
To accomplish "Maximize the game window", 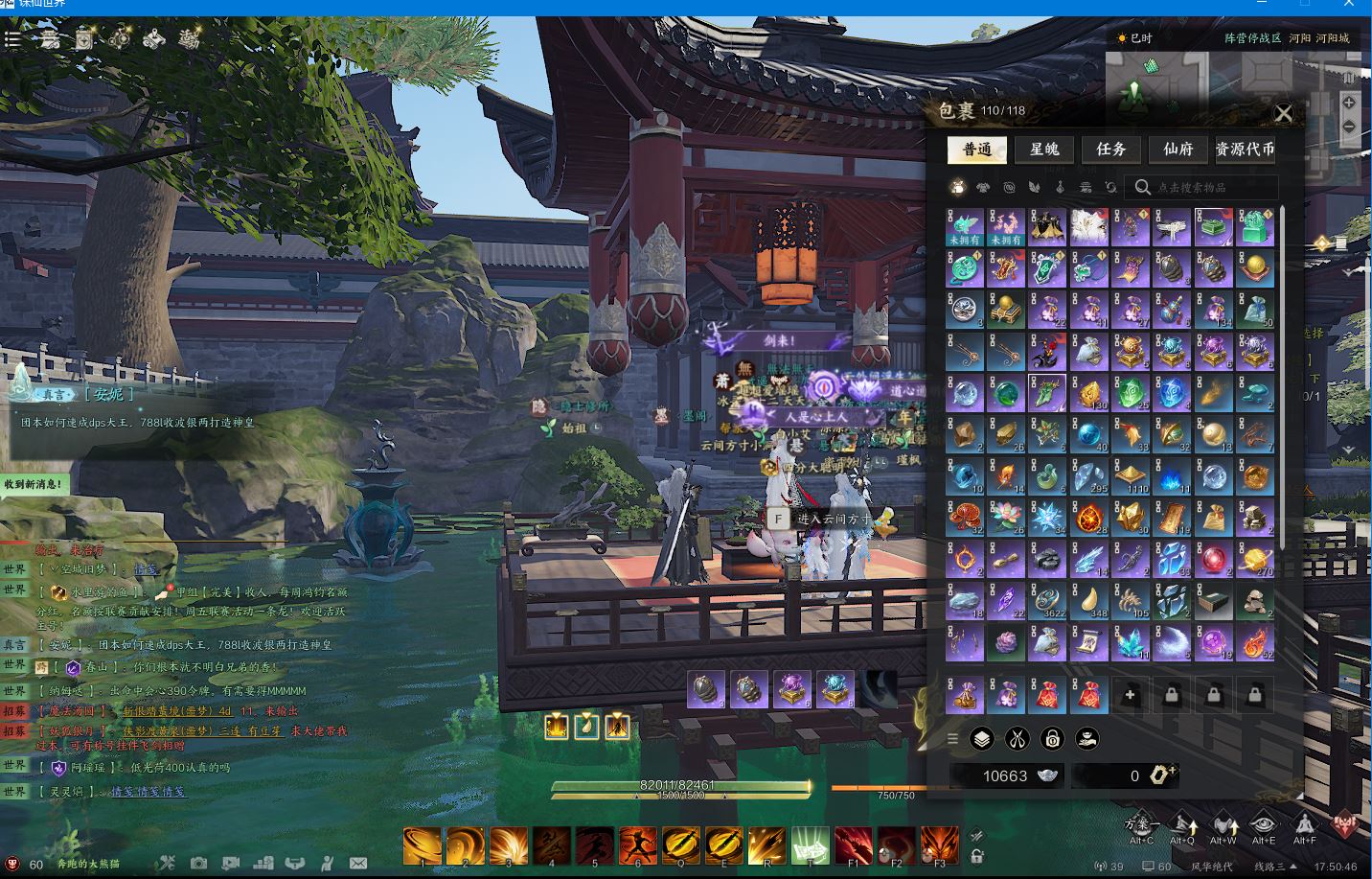I will 1305,5.
